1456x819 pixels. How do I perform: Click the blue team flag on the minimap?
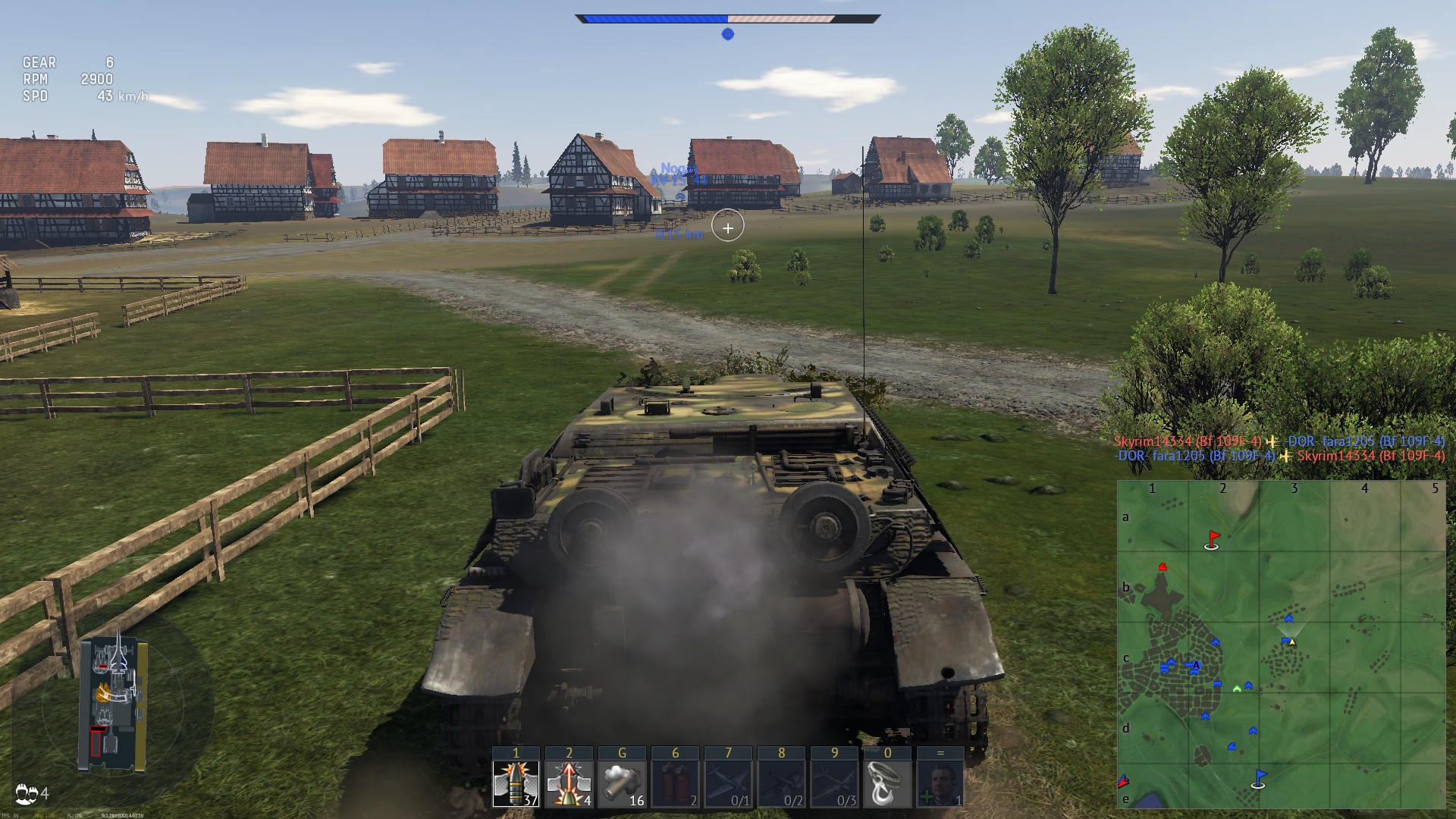tap(1259, 778)
